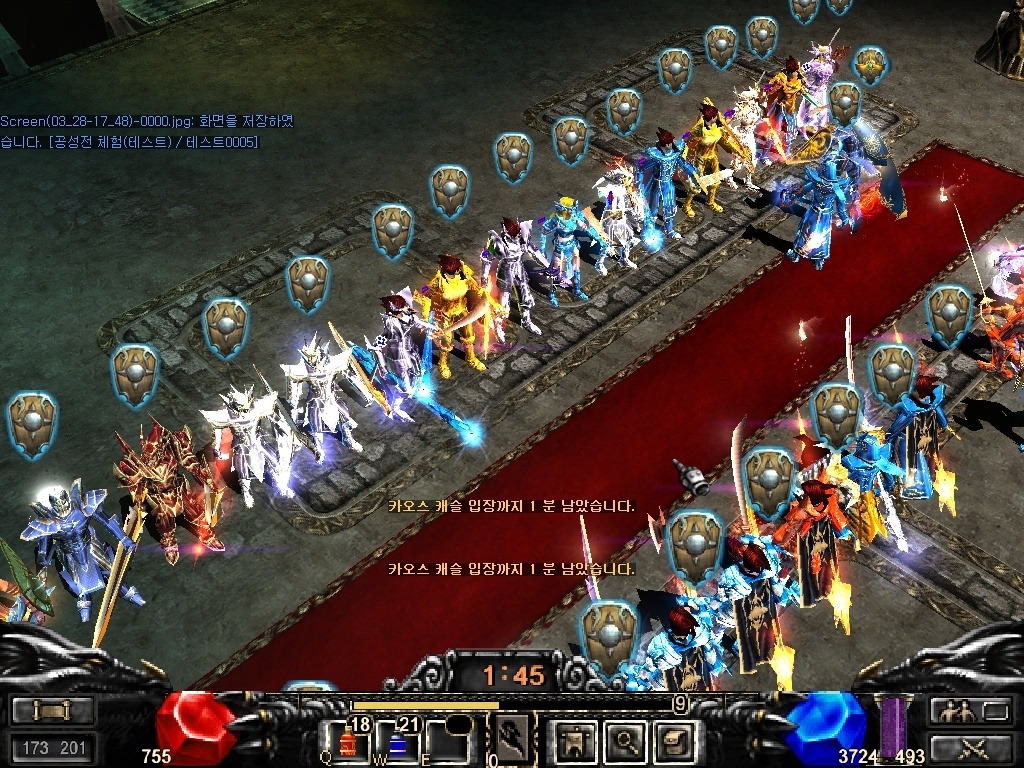The height and width of the screenshot is (768, 1024).
Task: Open the character info button
Action: 579,740
